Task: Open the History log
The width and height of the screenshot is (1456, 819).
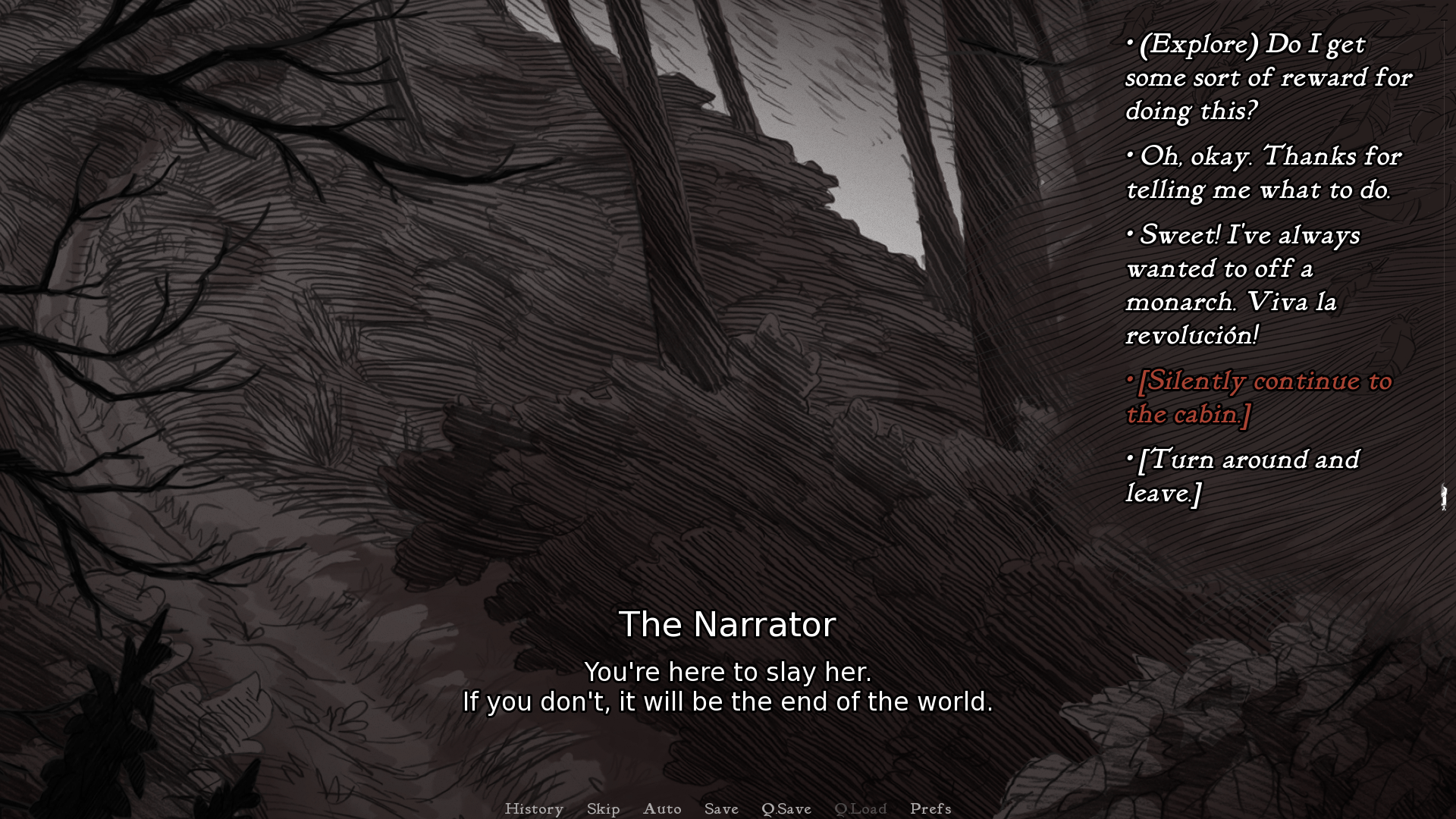Action: click(x=534, y=808)
